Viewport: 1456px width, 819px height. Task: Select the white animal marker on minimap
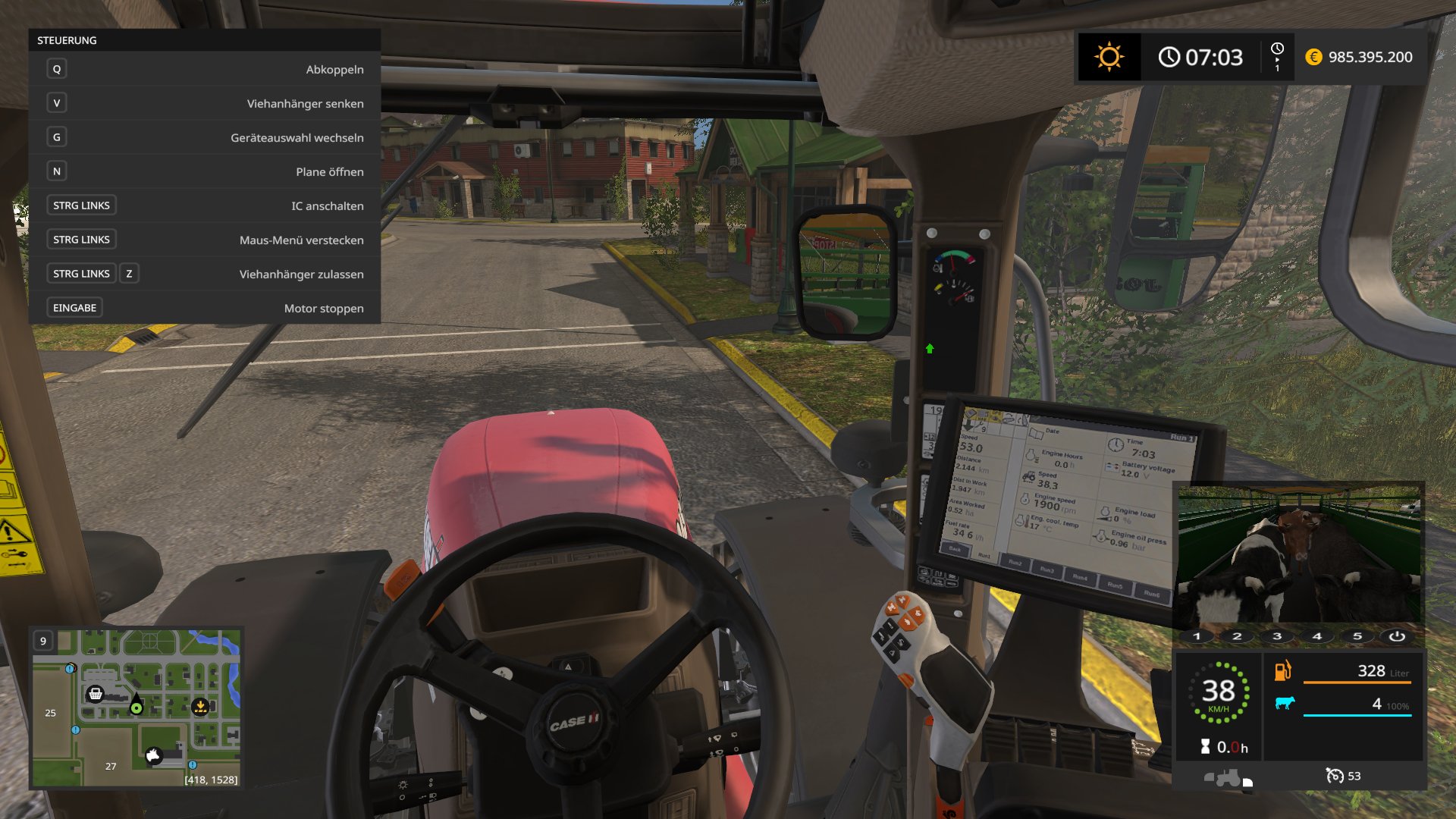tap(154, 755)
